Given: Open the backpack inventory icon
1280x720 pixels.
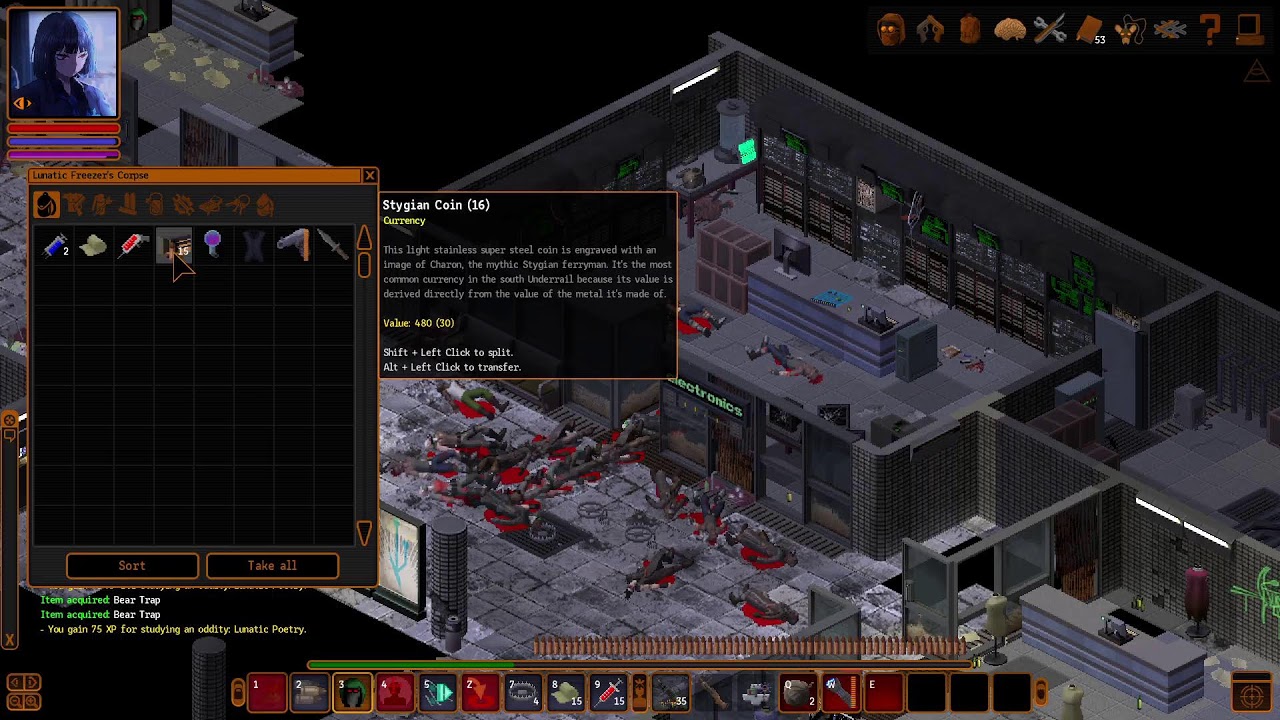Looking at the screenshot, I should click(970, 30).
